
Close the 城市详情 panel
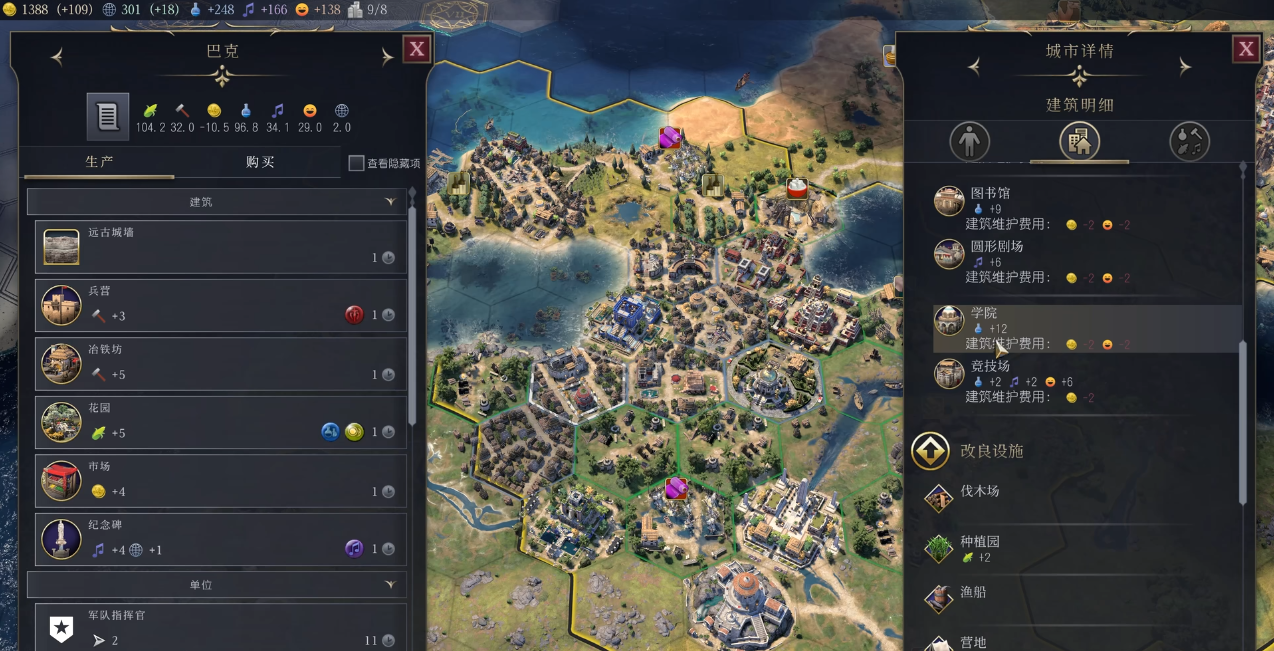tap(1246, 49)
